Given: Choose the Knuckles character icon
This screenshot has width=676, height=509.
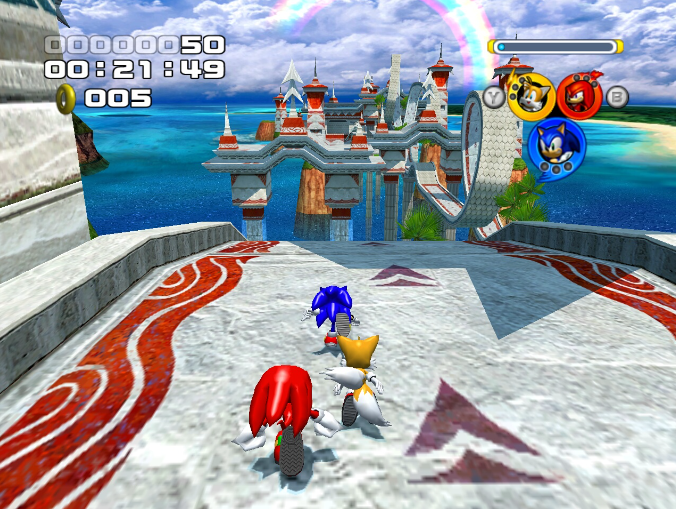Looking at the screenshot, I should click(580, 96).
